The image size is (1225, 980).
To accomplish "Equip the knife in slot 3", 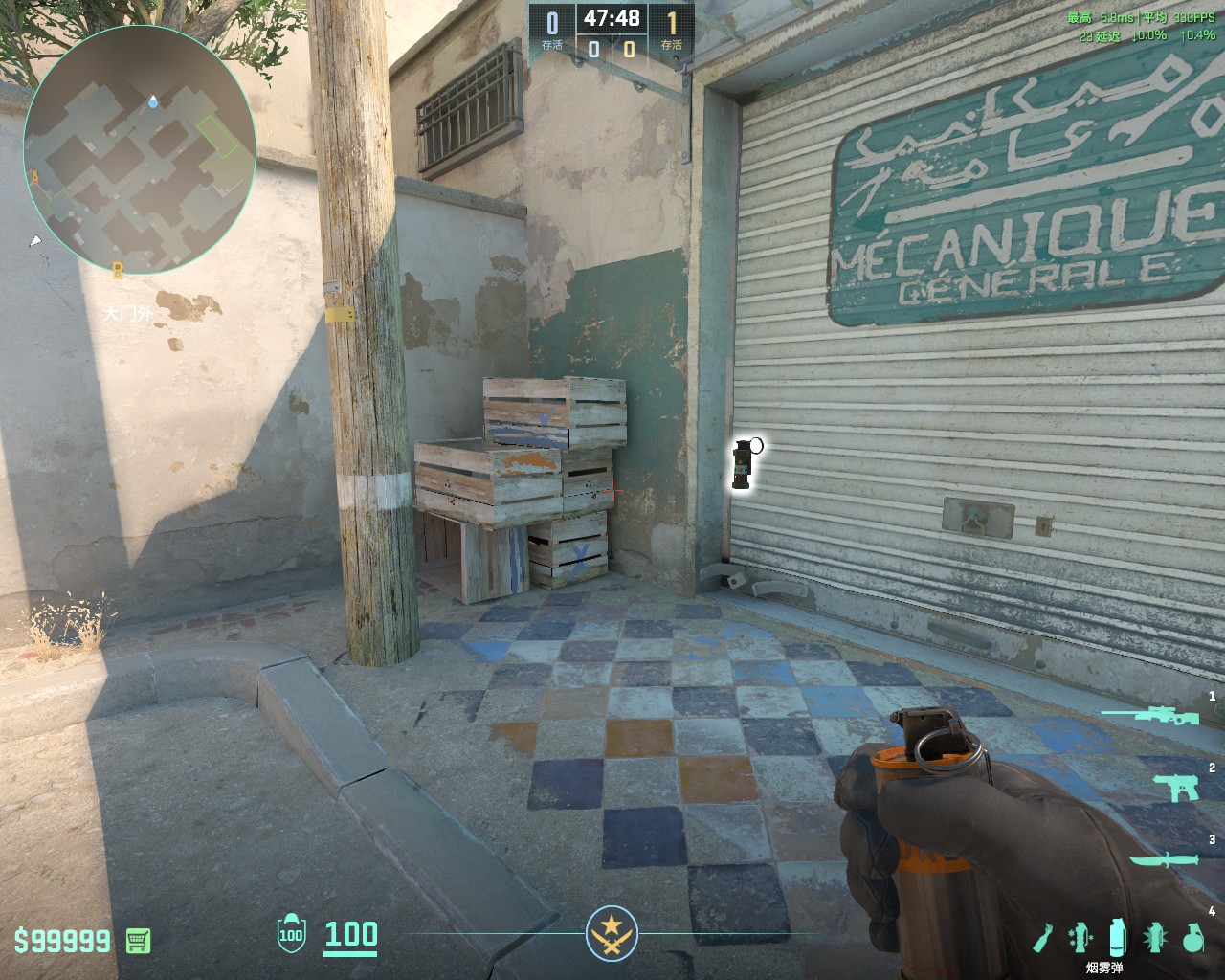I will tap(1162, 861).
